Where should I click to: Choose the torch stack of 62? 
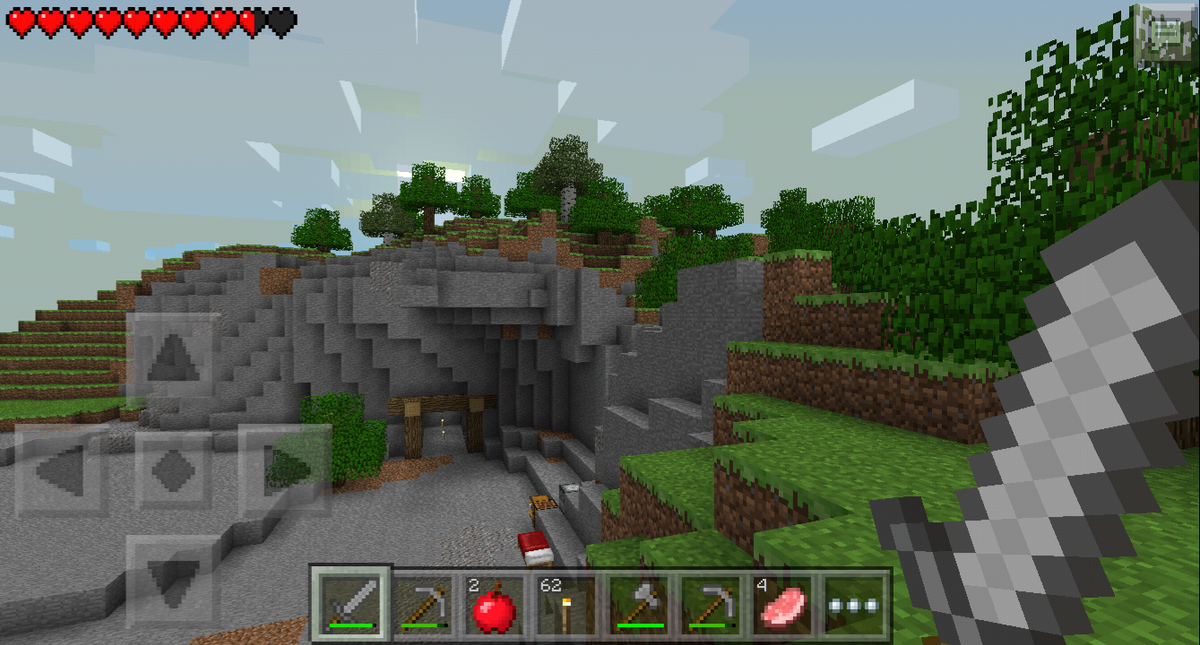[566, 605]
